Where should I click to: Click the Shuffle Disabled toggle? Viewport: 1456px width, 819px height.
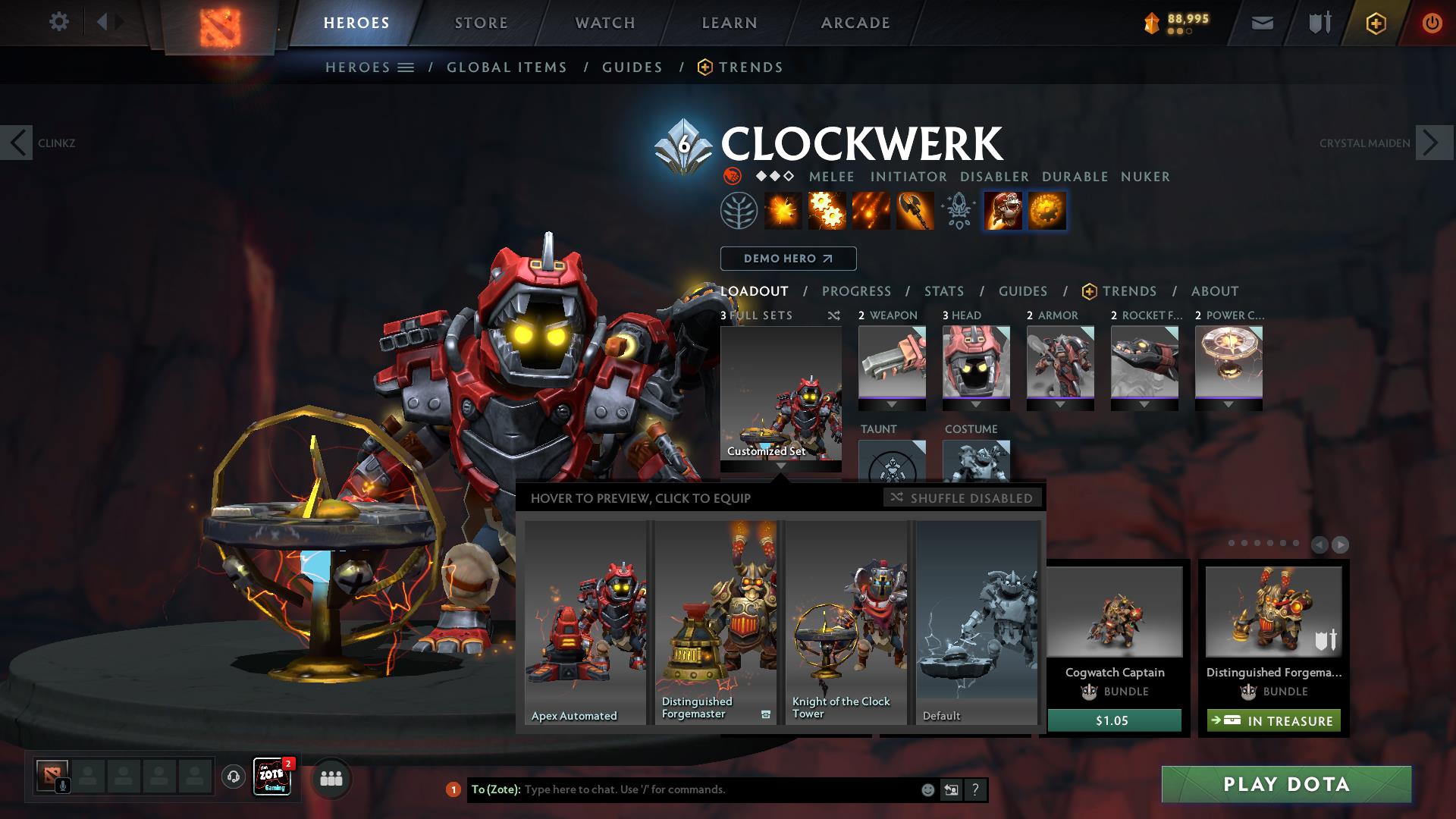[x=962, y=498]
